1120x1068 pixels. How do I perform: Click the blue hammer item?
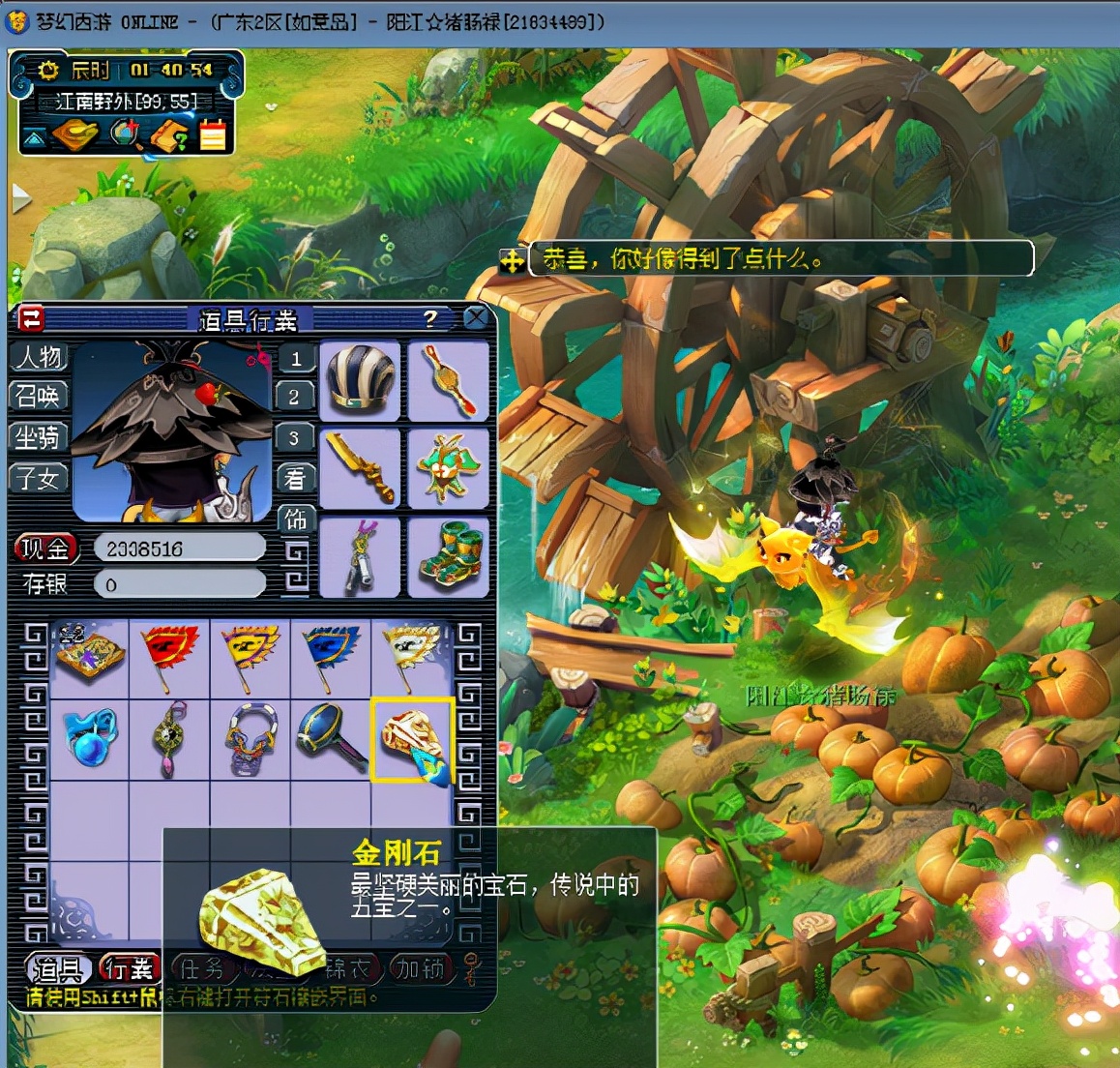pos(331,740)
